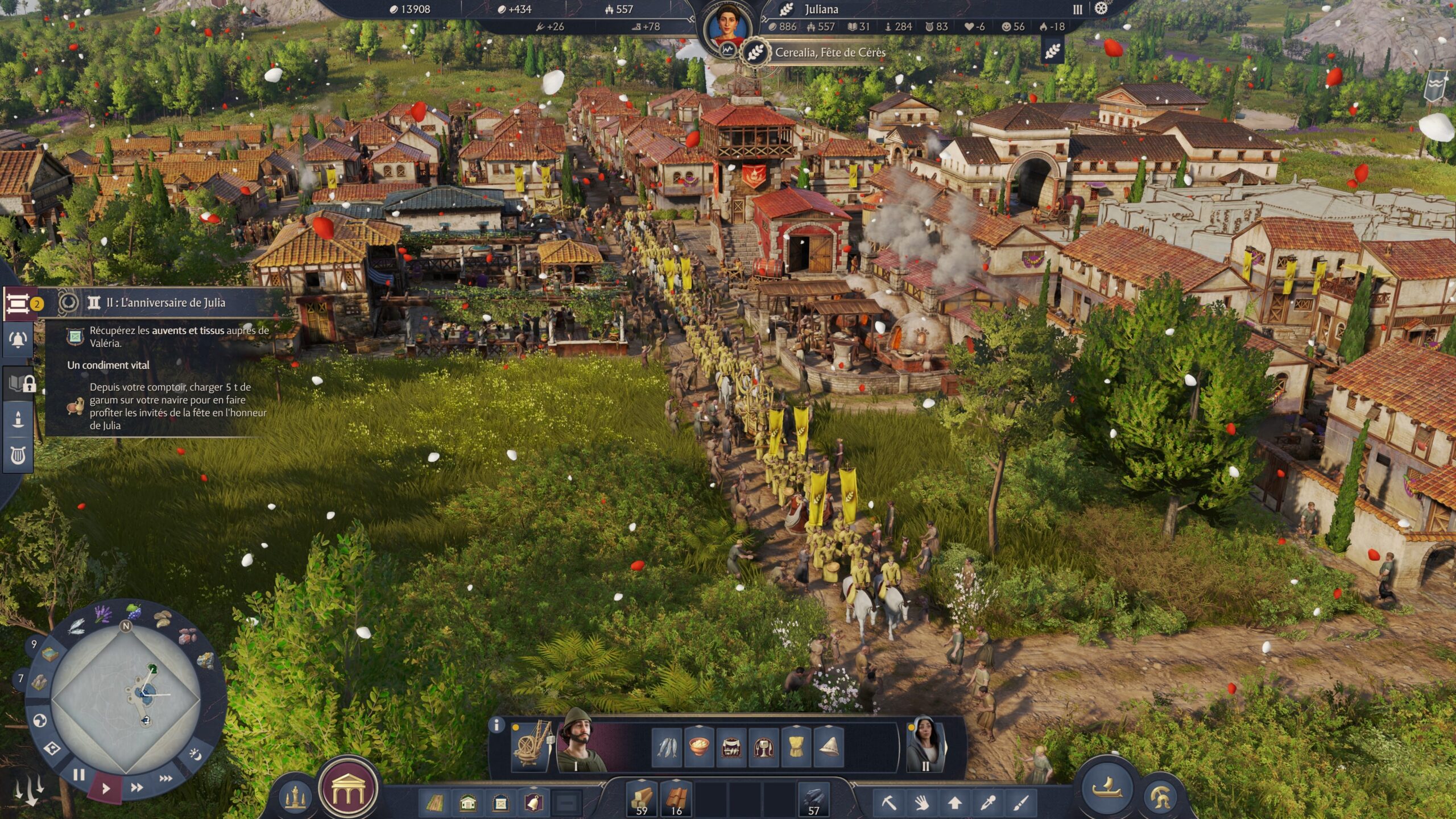The image size is (1456, 819).
Task: Open the Roman helmet military menu
Action: click(x=1161, y=797)
